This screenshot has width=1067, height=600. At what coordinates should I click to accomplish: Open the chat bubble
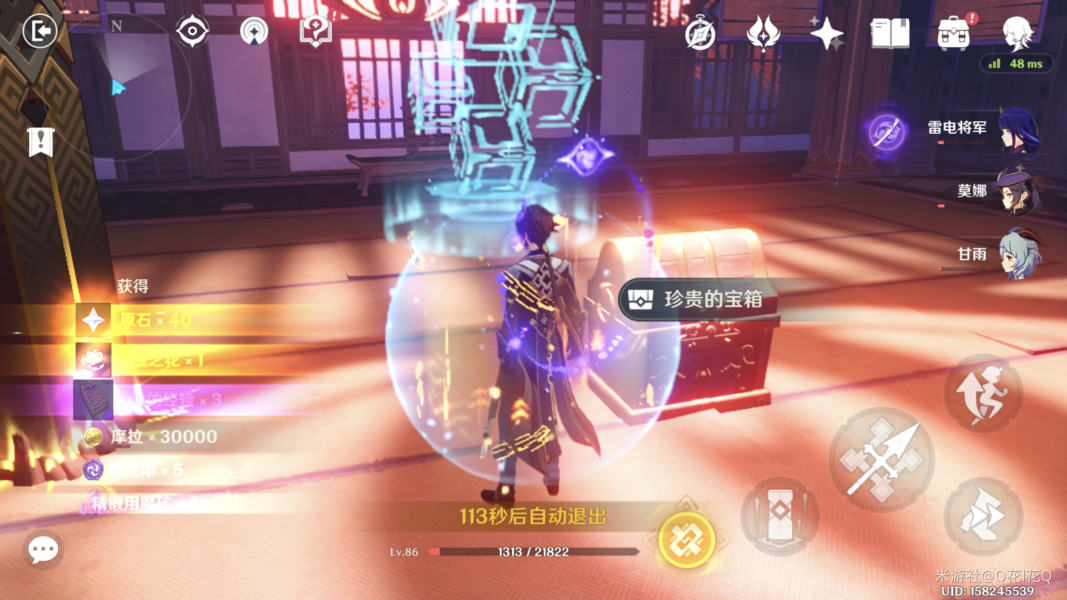pyautogui.click(x=43, y=549)
